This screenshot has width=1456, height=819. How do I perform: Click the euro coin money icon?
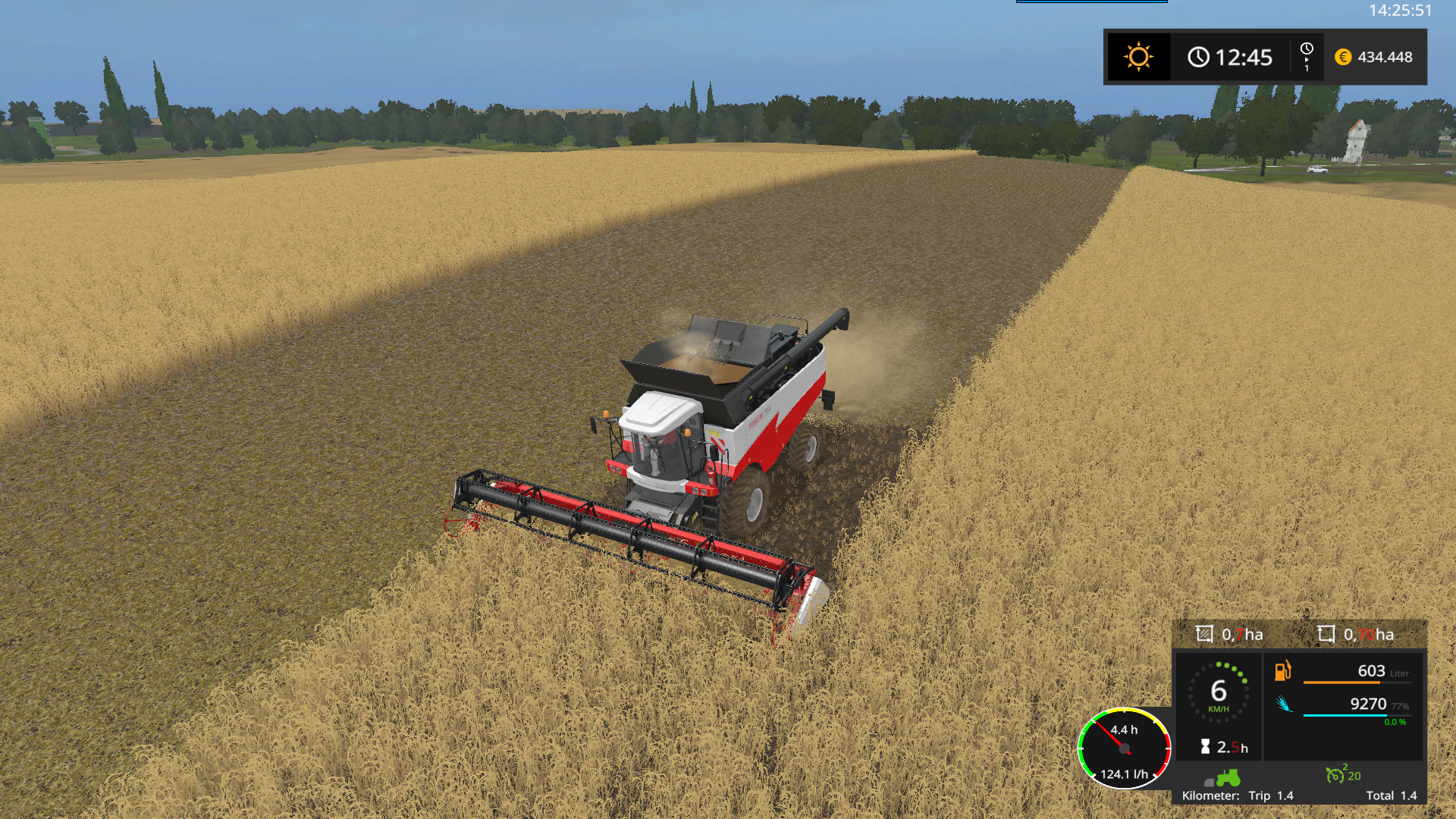pyautogui.click(x=1343, y=57)
